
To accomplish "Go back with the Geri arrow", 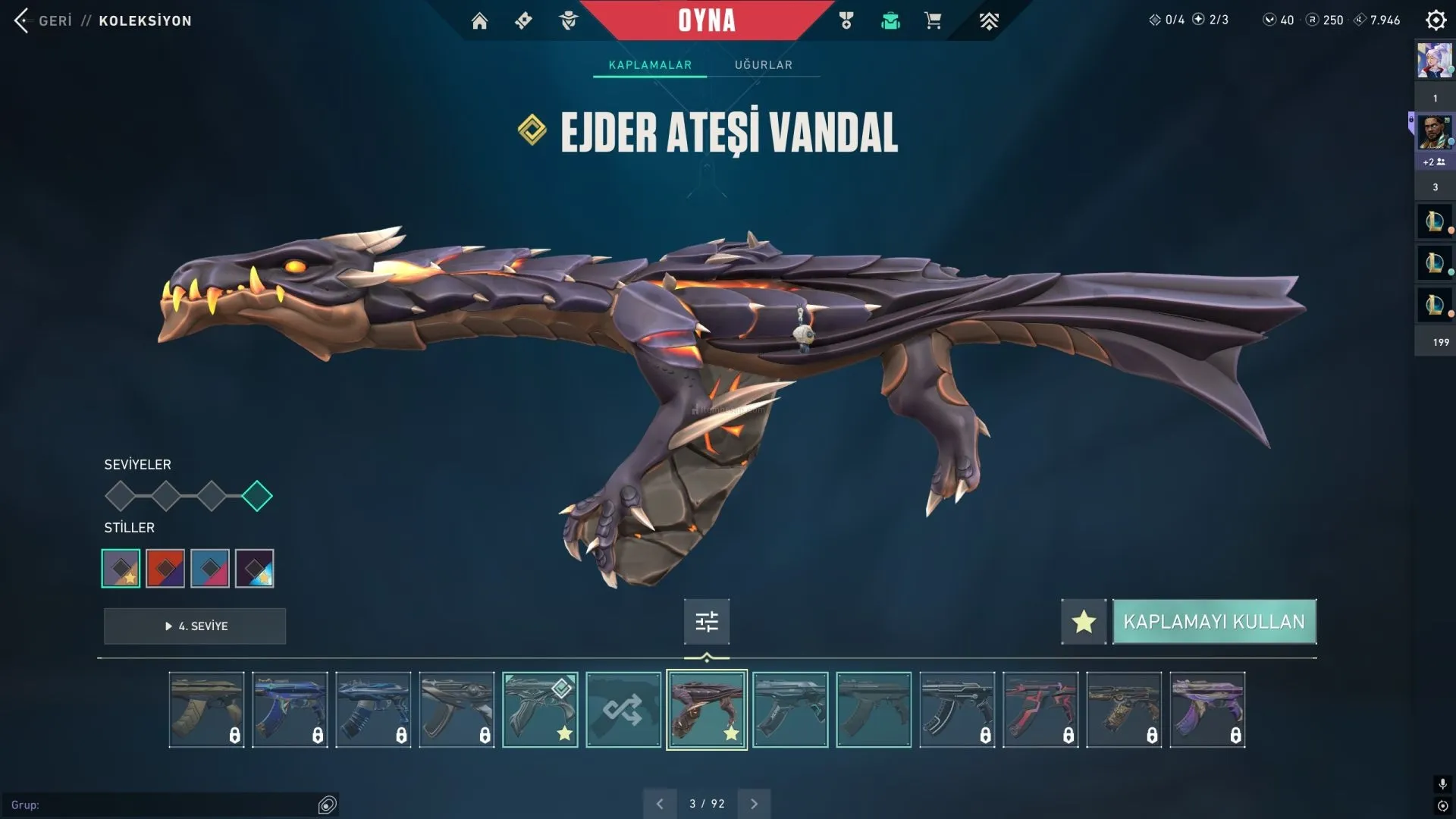I will [x=22, y=20].
